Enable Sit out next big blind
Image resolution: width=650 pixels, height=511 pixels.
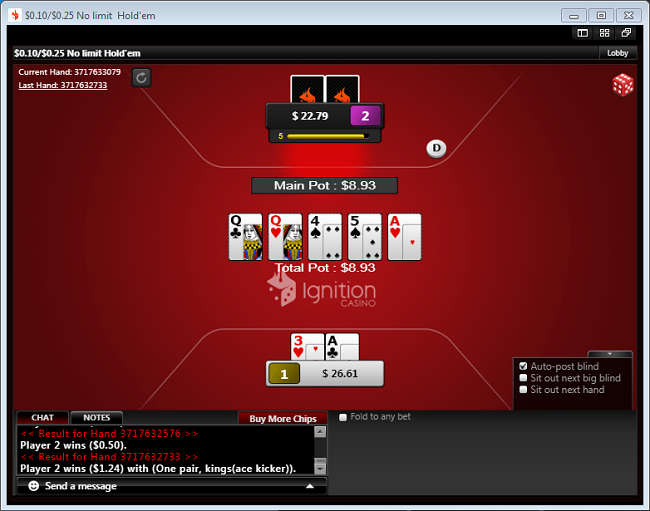pyautogui.click(x=524, y=378)
